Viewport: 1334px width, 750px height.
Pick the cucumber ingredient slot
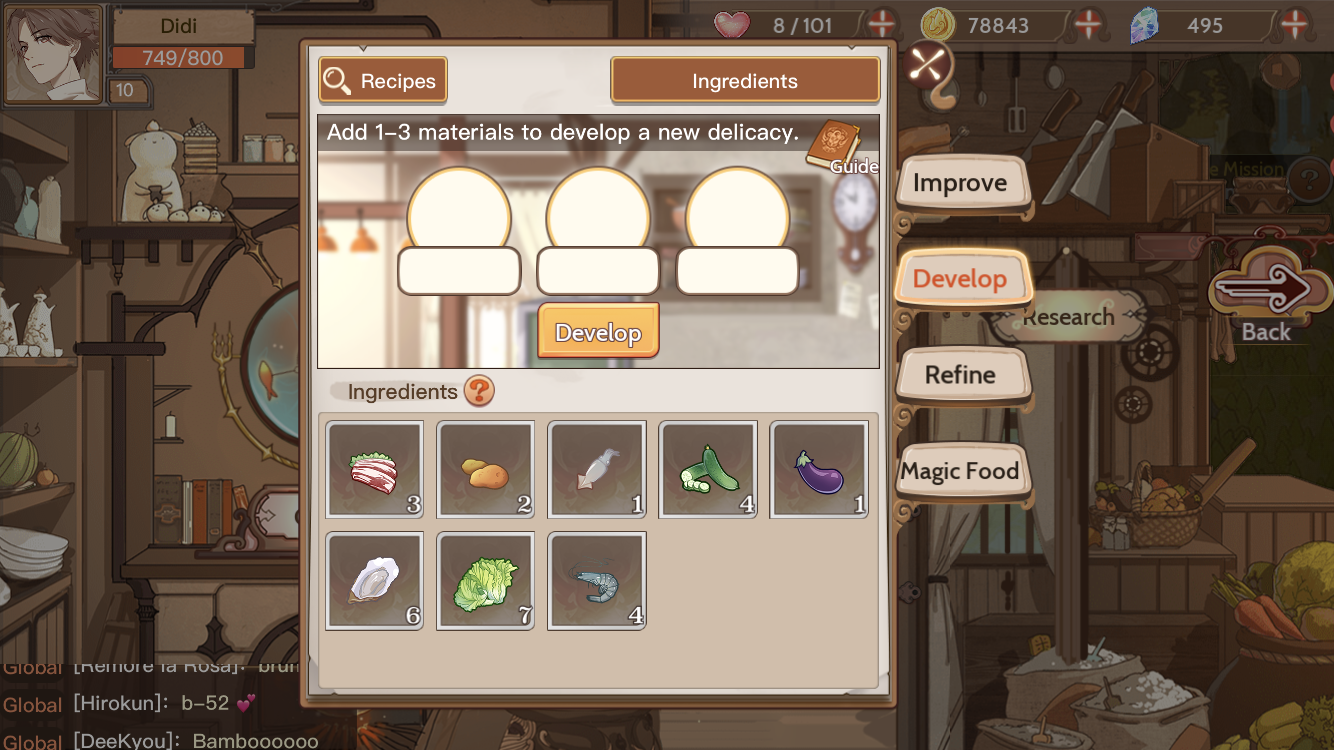(708, 470)
